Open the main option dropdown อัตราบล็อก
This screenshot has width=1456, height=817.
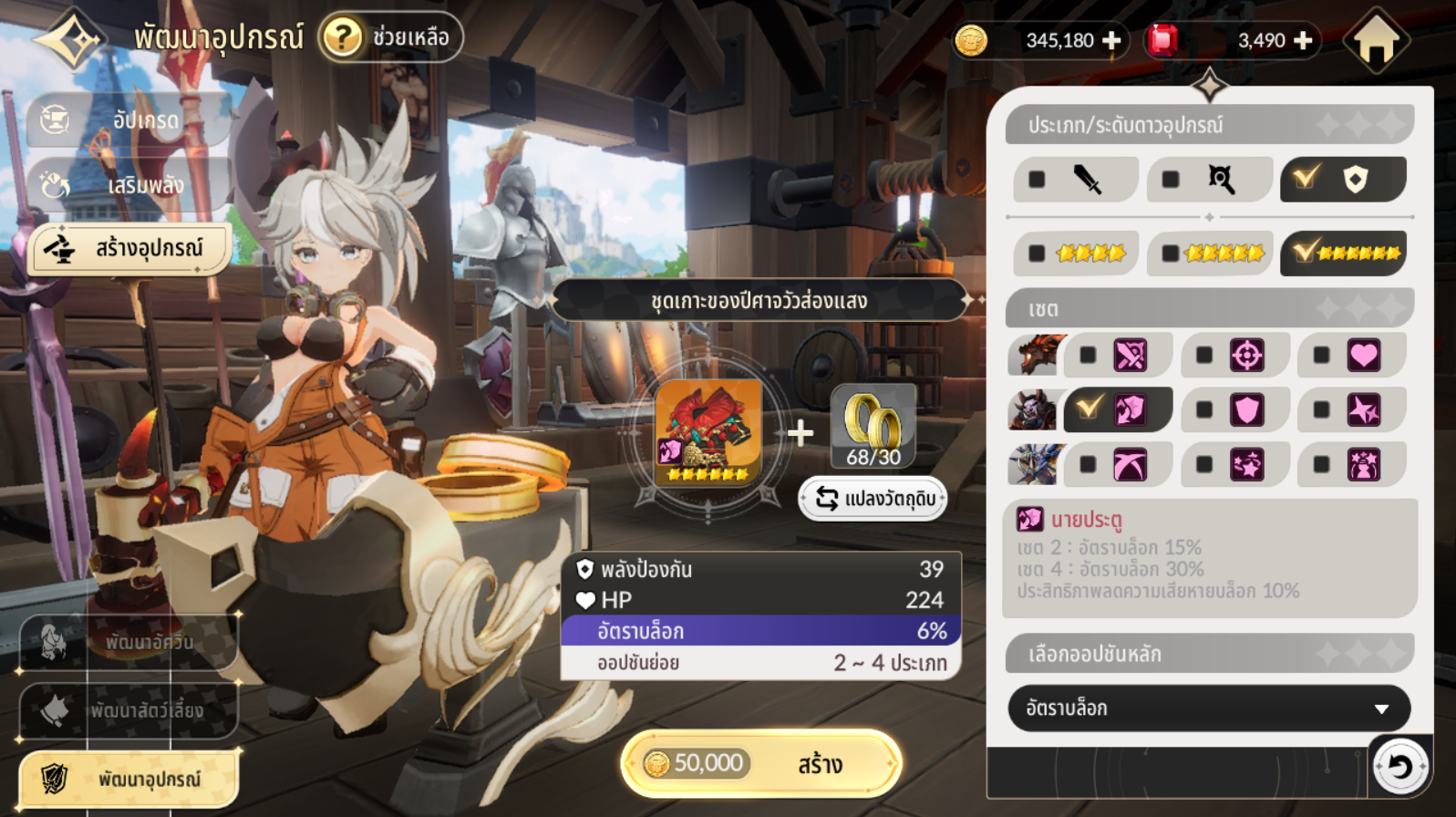(x=1209, y=708)
